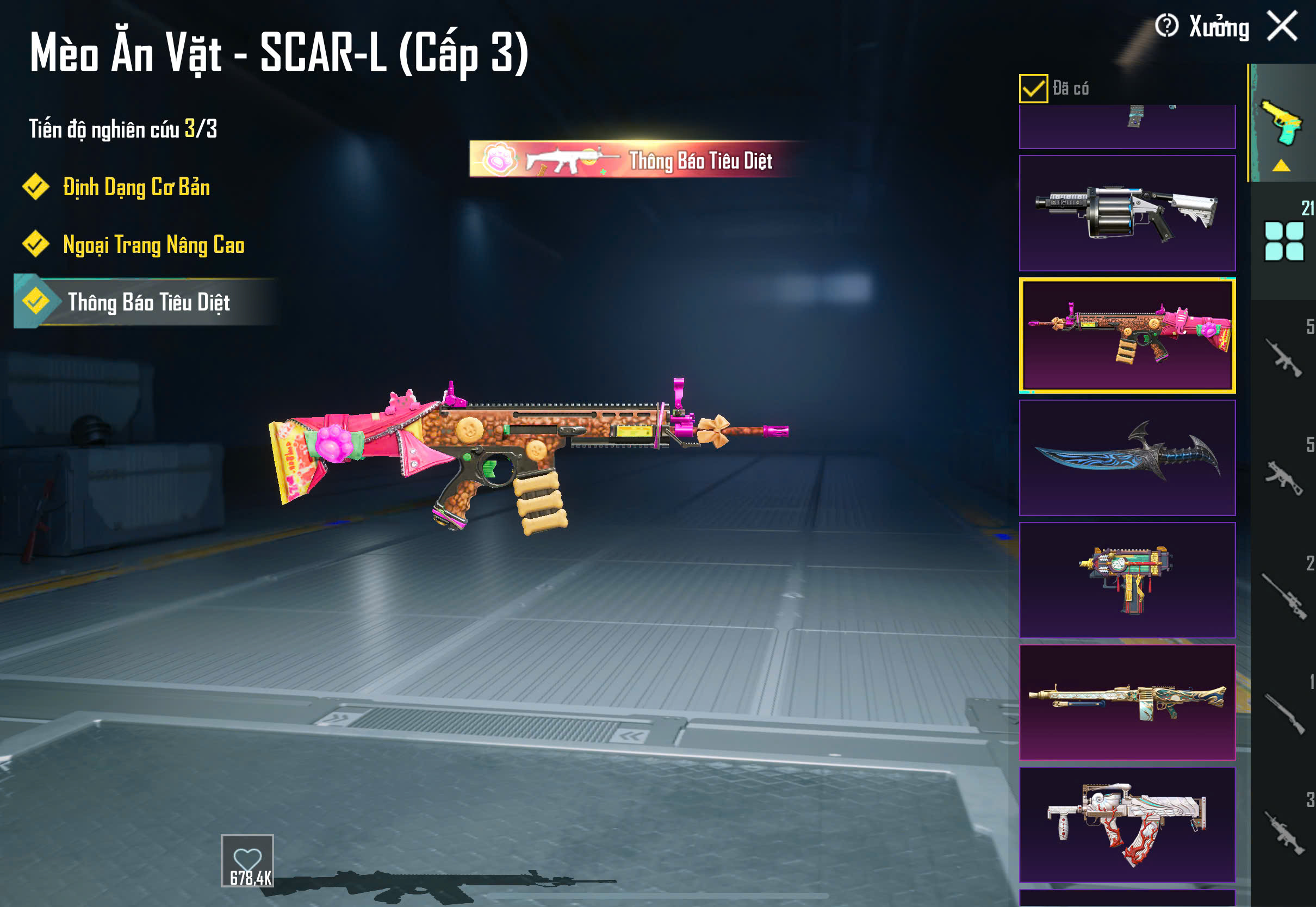Viewport: 1316px width, 907px height.
Task: Choose the Thông Báo Tiêu Diệt stage row
Action: pos(148,302)
